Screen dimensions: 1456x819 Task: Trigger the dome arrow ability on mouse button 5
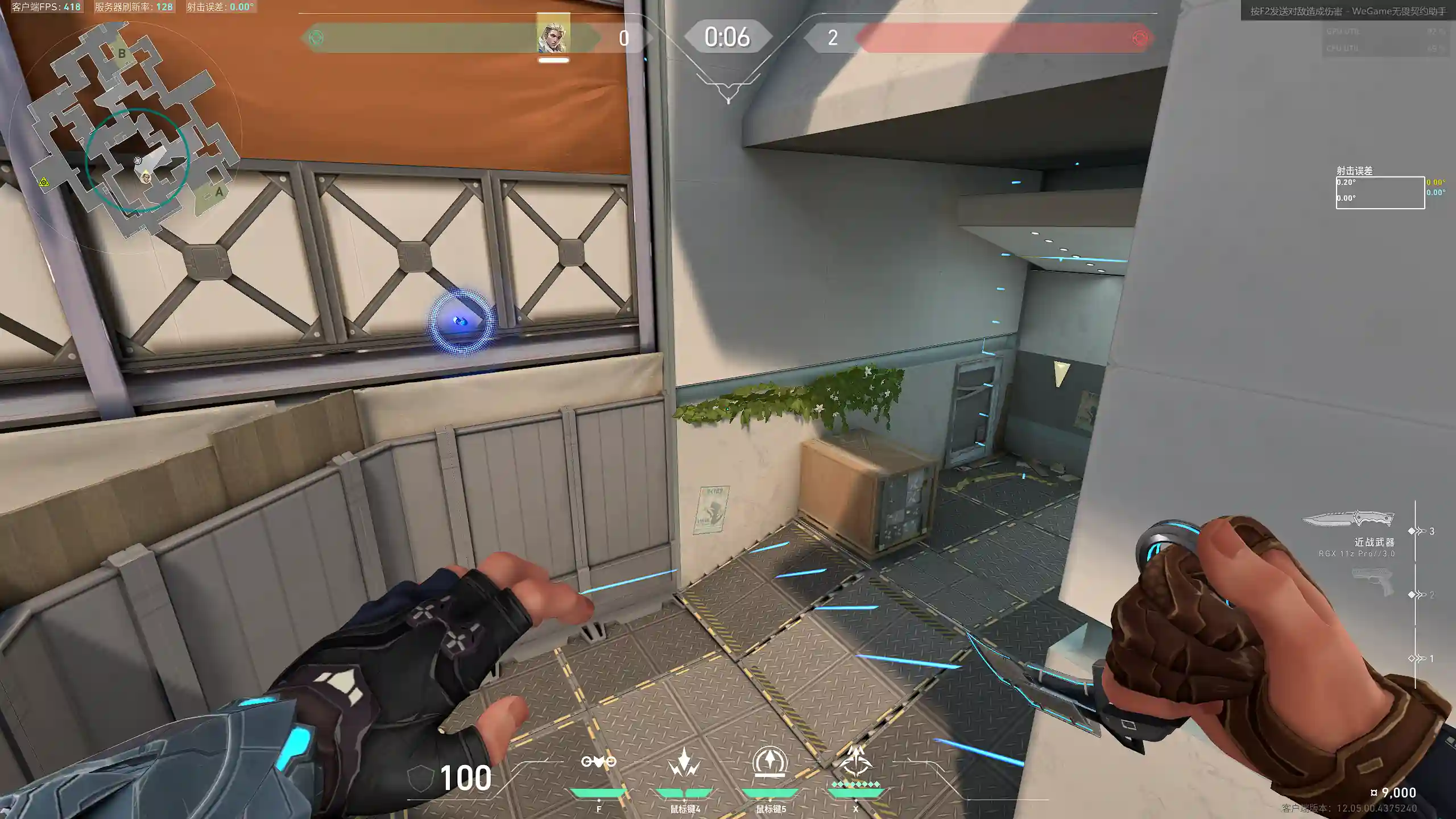tap(770, 762)
